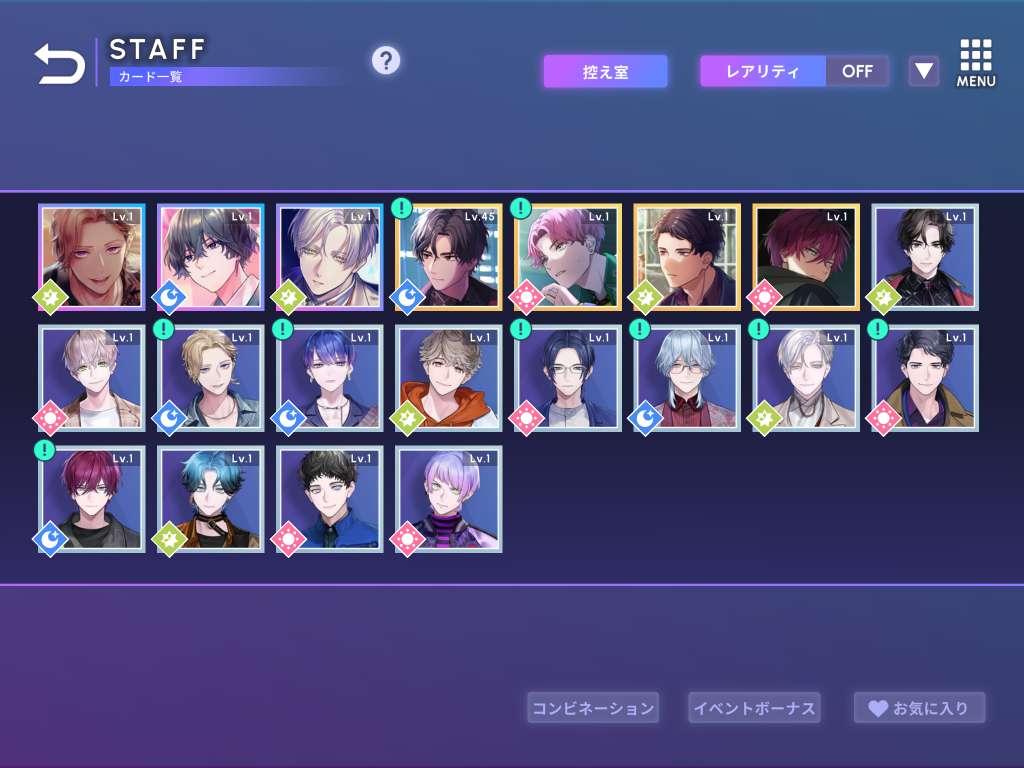This screenshot has height=768, width=1024.
Task: Choose the blond laughing card with pink frame
Action: pos(92,257)
